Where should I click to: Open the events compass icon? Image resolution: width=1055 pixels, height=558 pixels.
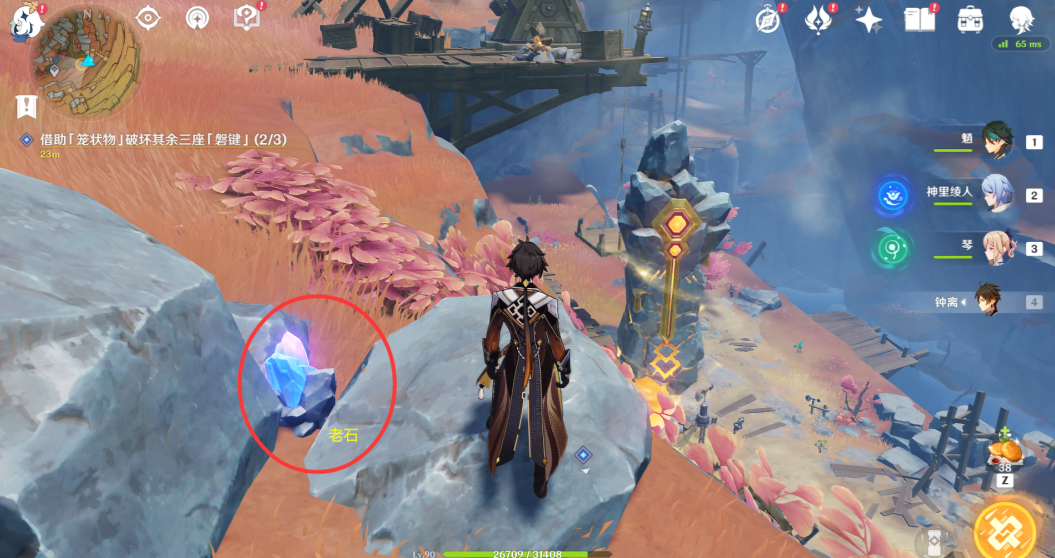tap(768, 19)
